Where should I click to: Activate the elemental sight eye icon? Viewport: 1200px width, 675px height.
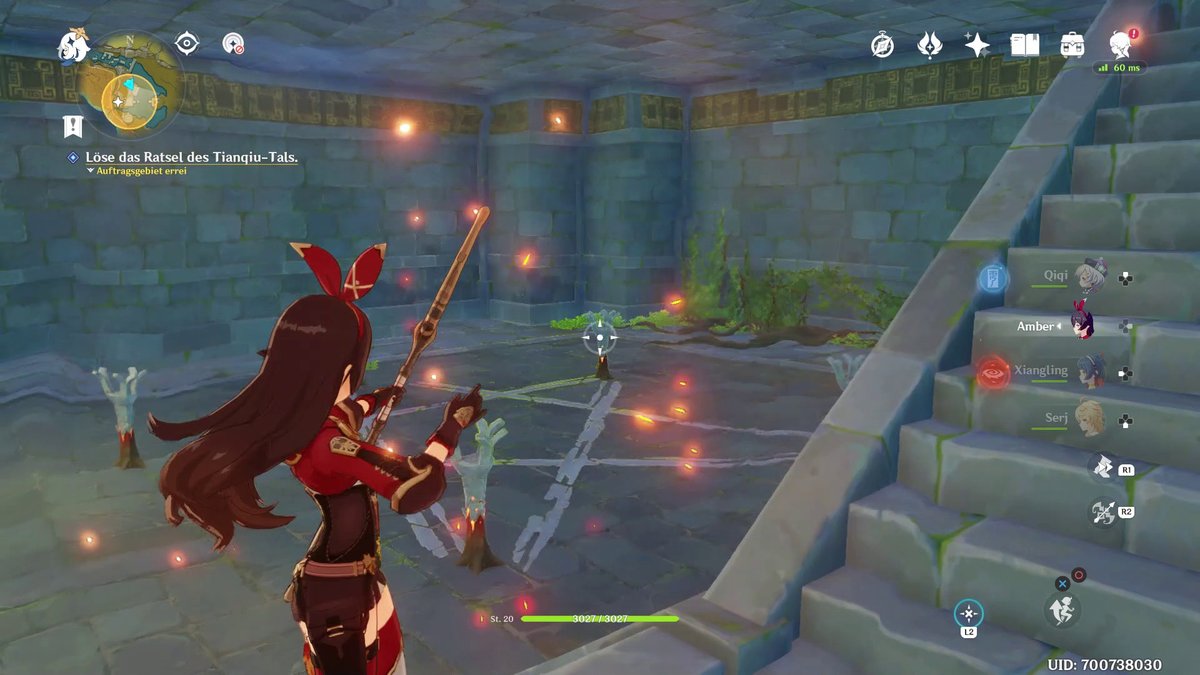(187, 42)
